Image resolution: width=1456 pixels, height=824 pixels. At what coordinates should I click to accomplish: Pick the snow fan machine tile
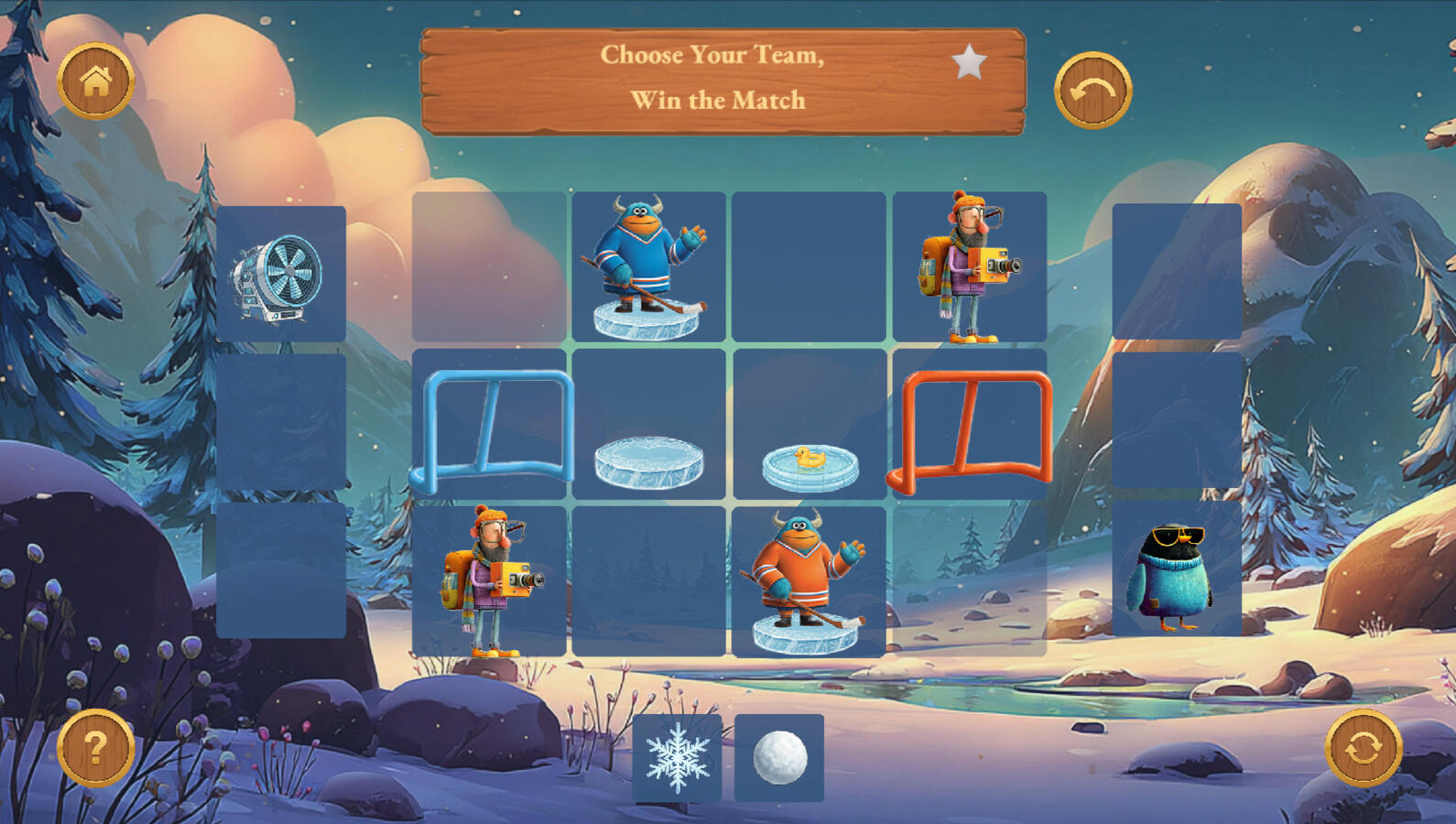[x=281, y=275]
